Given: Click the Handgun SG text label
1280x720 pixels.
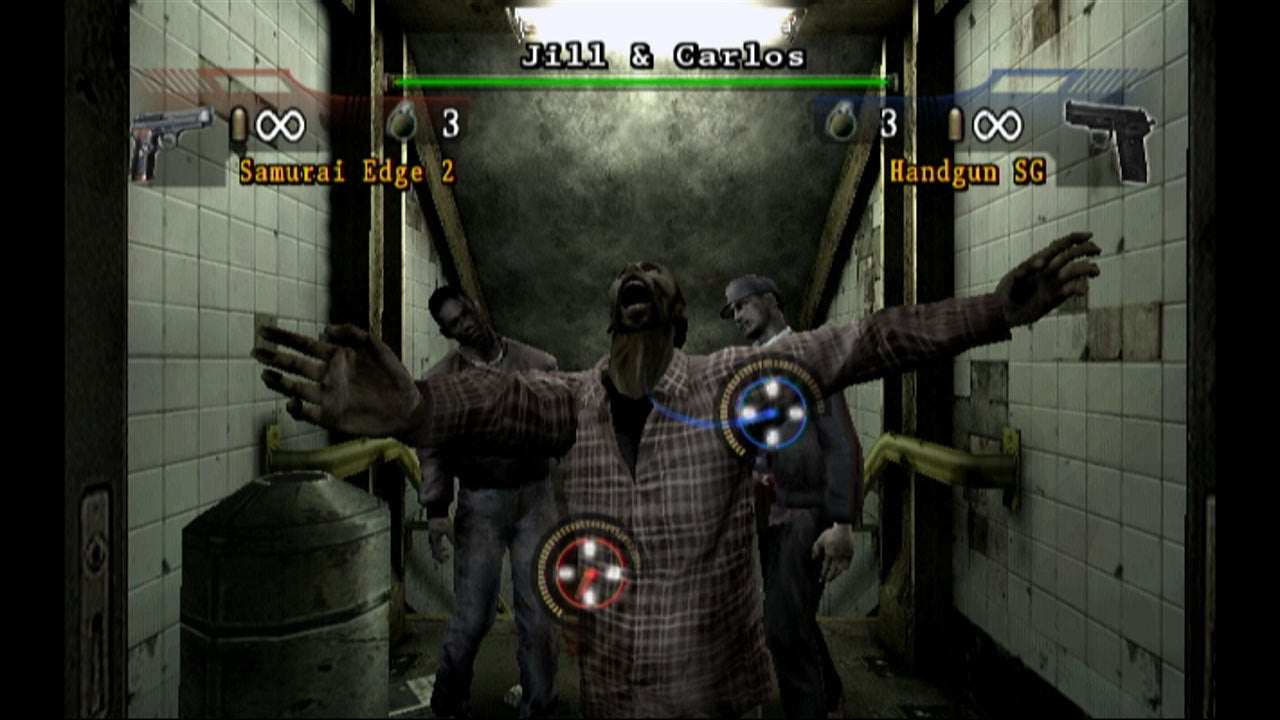Looking at the screenshot, I should pyautogui.click(x=966, y=172).
